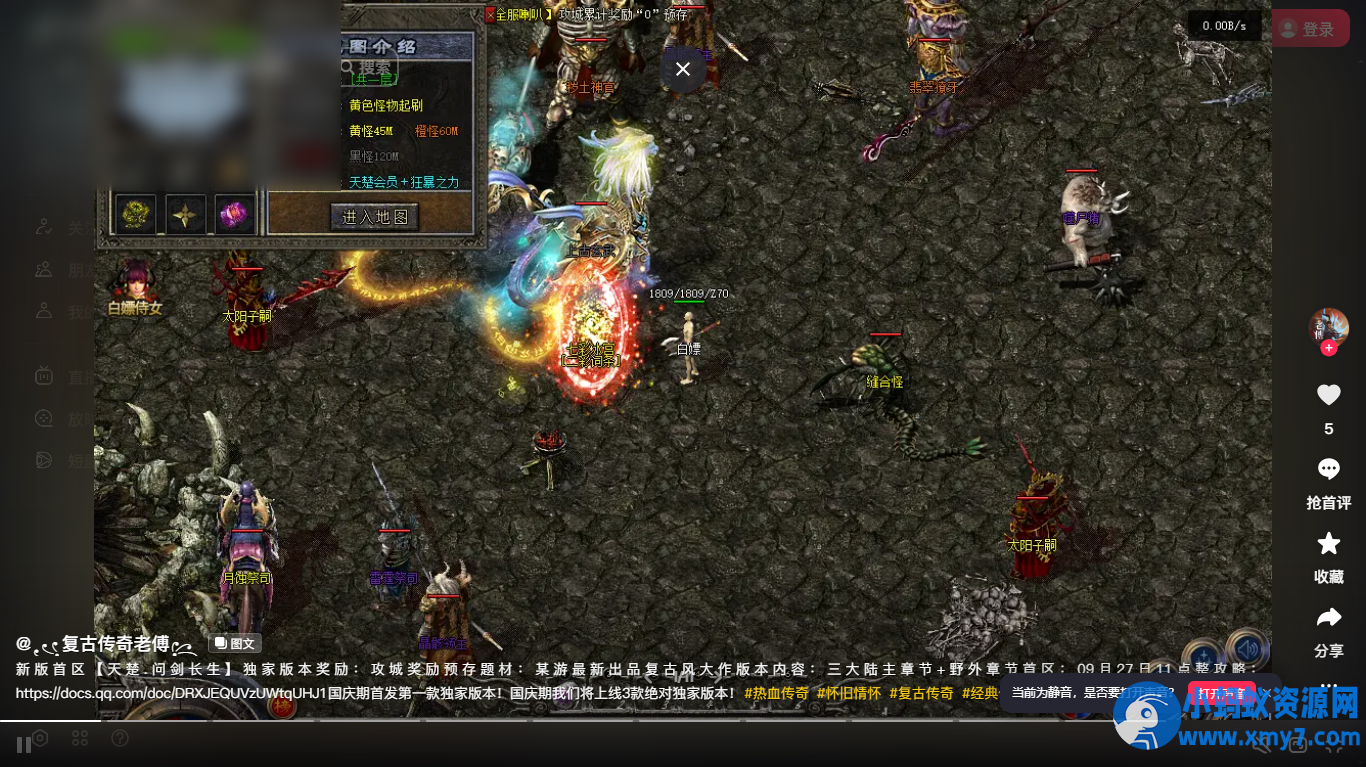Select the yellow dragon emblem reward slot
1366x767 pixels.
click(x=136, y=214)
